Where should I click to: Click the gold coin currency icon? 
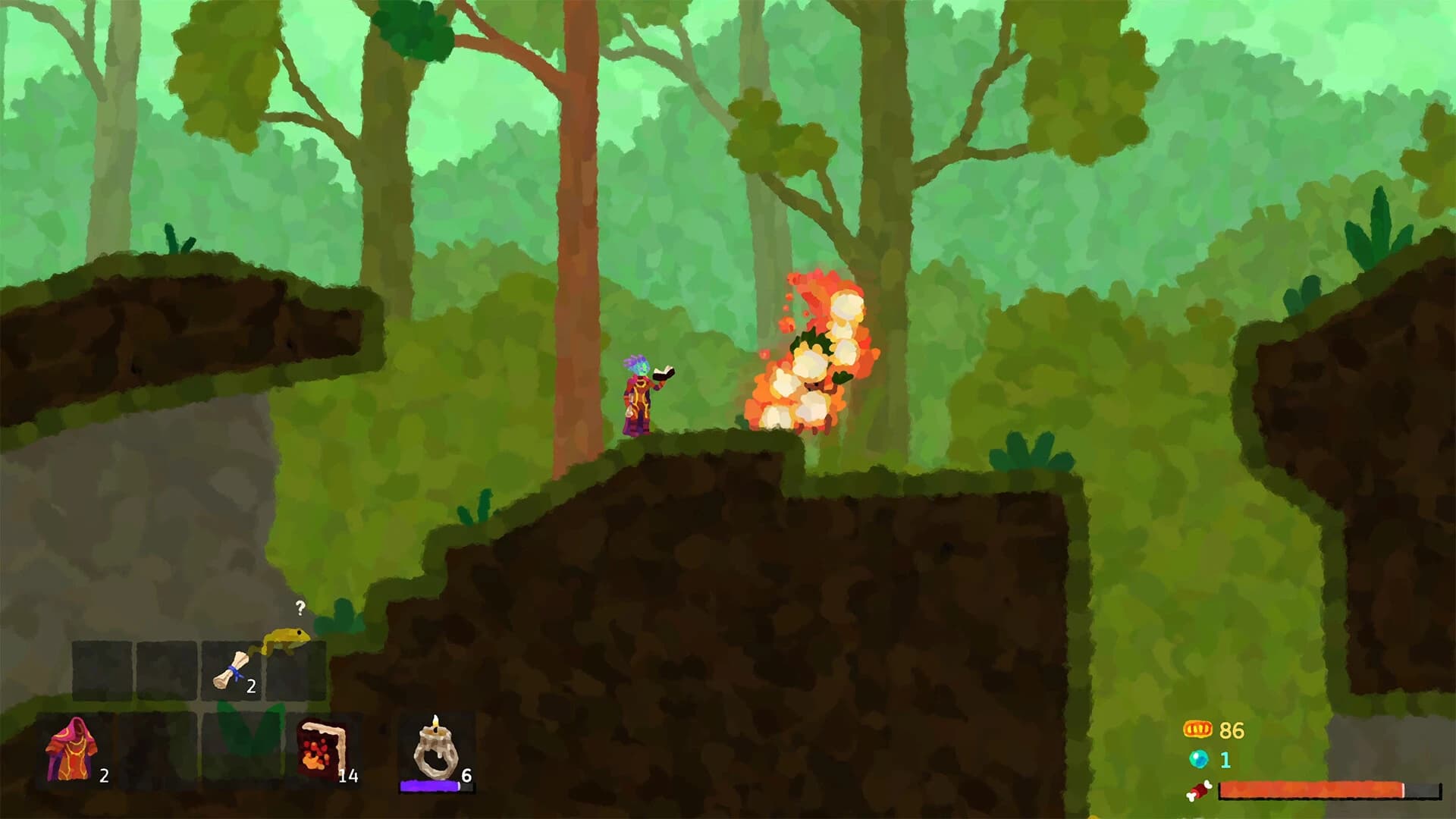tap(1197, 730)
